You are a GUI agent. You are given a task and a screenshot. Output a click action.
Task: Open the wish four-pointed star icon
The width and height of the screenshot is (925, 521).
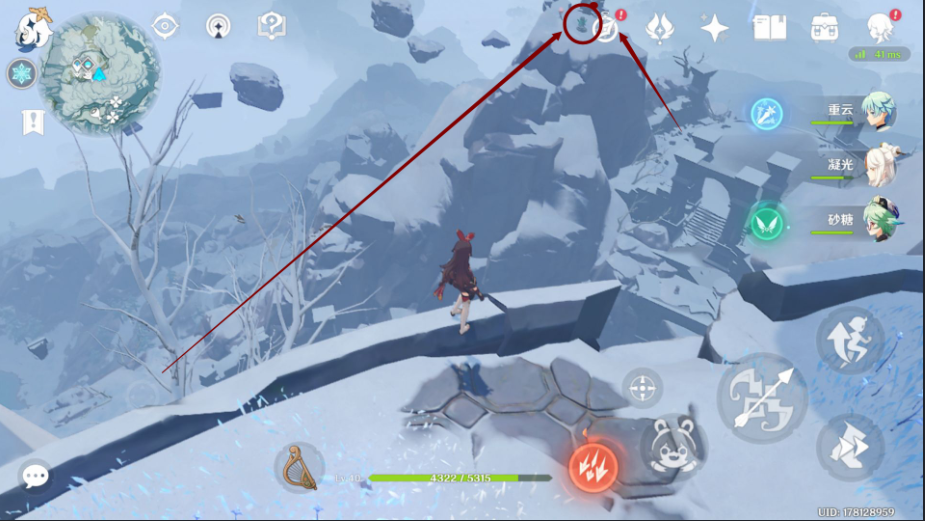pyautogui.click(x=715, y=29)
